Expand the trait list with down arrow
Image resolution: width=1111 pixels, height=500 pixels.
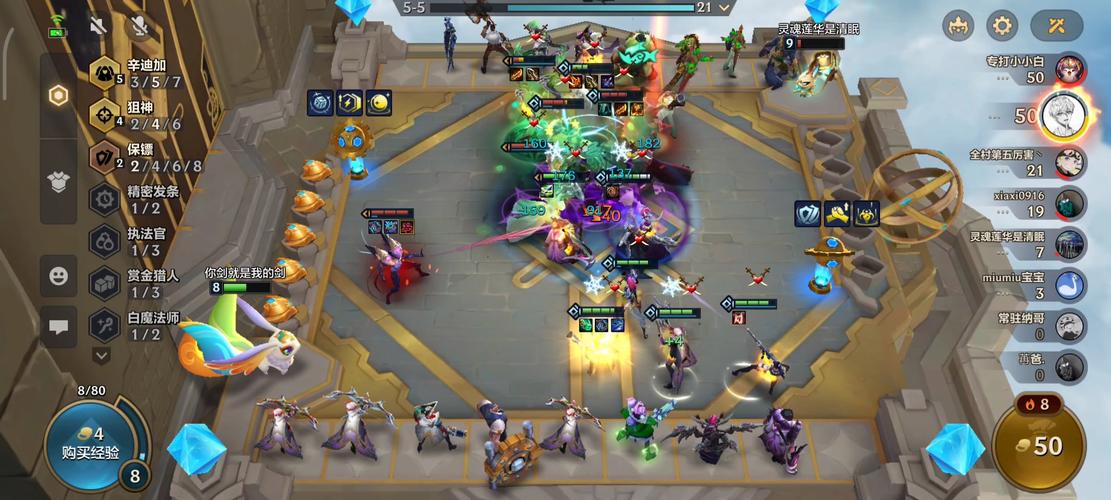coord(102,354)
